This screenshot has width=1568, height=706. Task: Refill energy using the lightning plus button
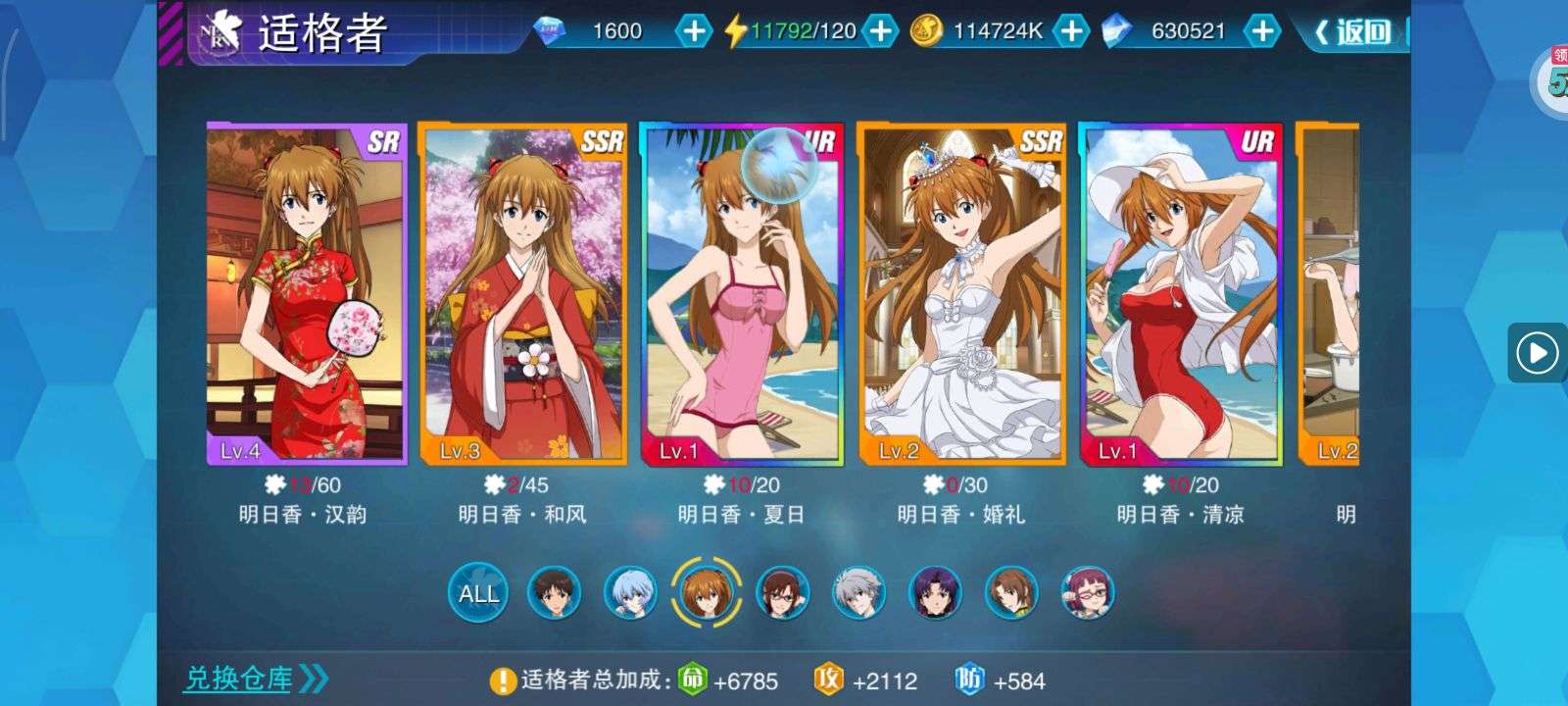tap(881, 31)
